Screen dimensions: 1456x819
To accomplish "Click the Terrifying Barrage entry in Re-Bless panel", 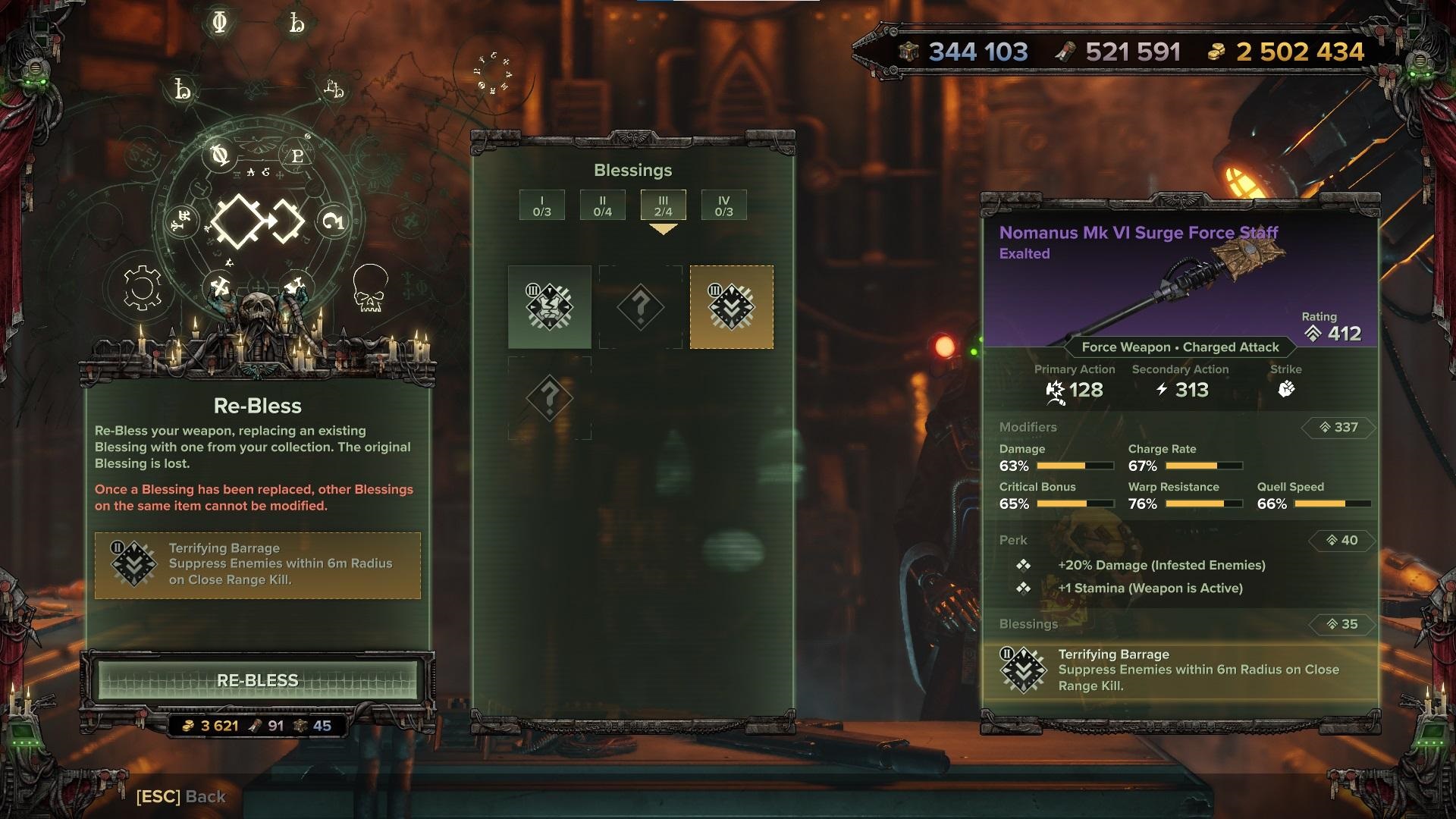I will coord(257,565).
